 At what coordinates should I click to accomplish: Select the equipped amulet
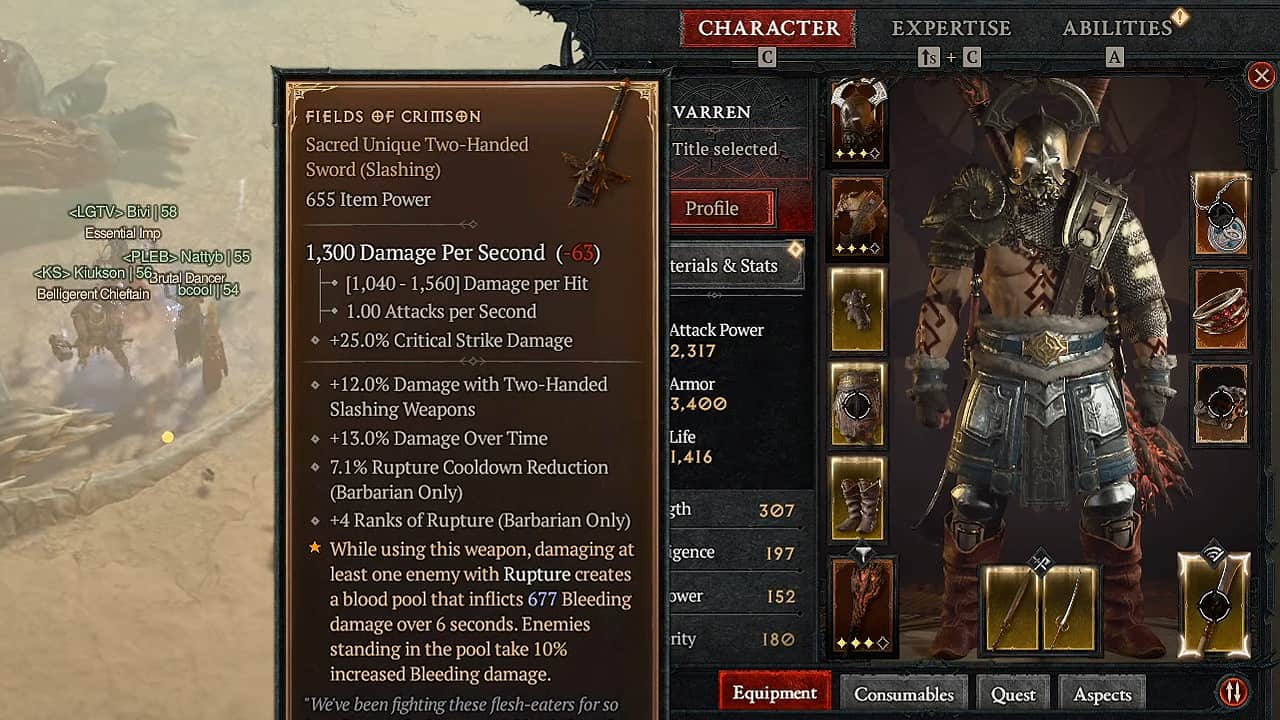(x=1220, y=213)
